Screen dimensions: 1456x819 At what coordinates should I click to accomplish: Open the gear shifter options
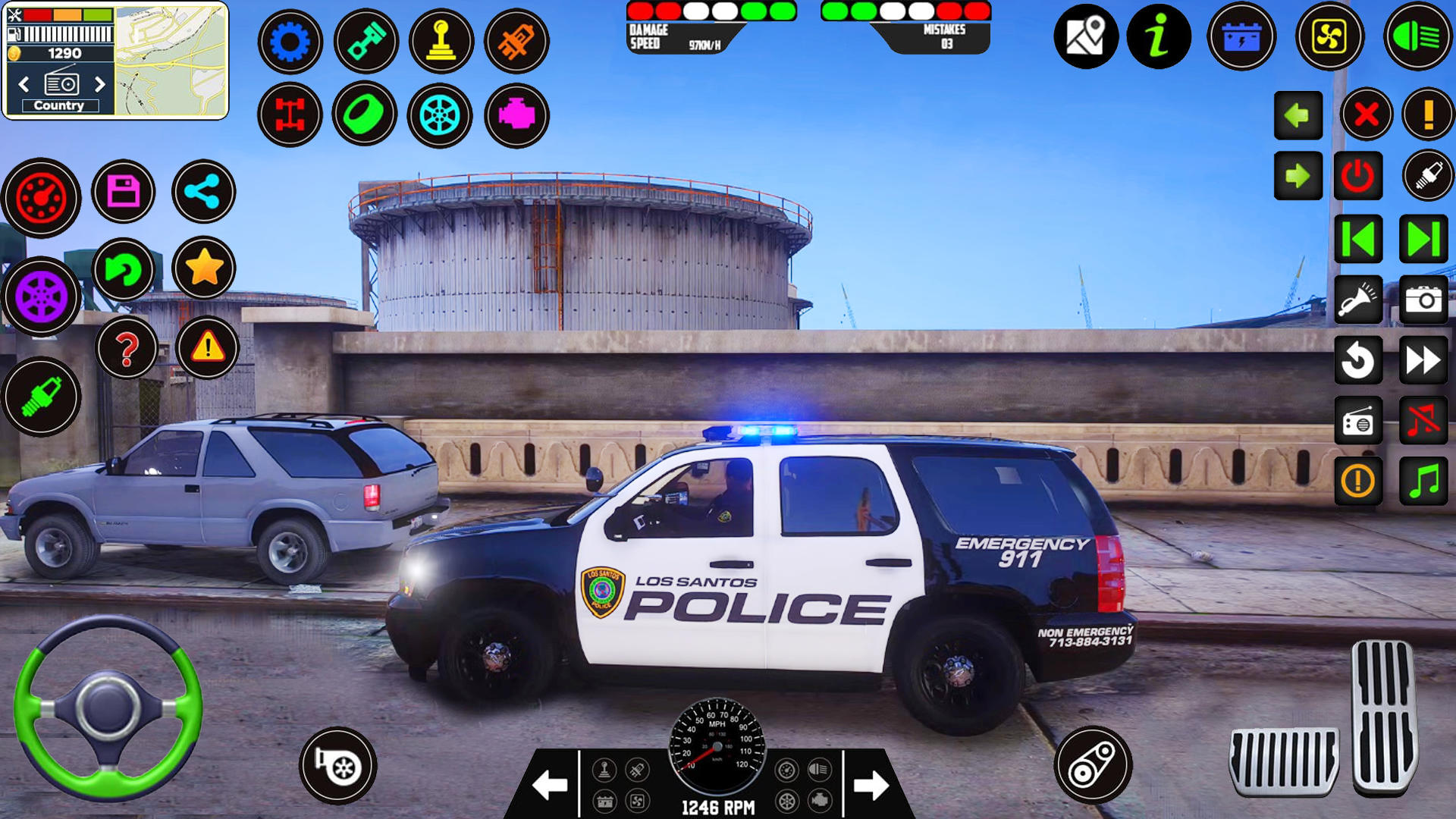pos(441,42)
